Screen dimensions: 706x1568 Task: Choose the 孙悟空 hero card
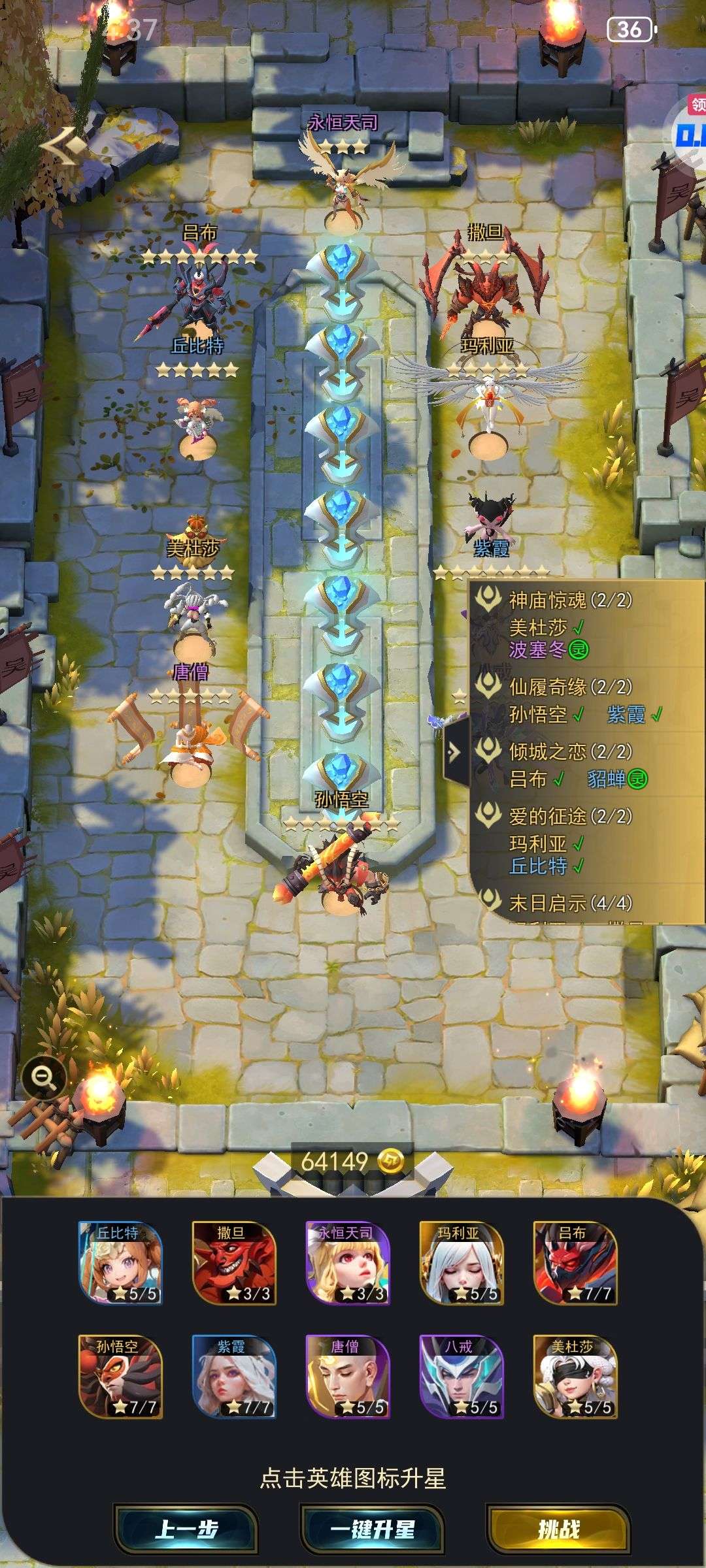pos(120,1376)
